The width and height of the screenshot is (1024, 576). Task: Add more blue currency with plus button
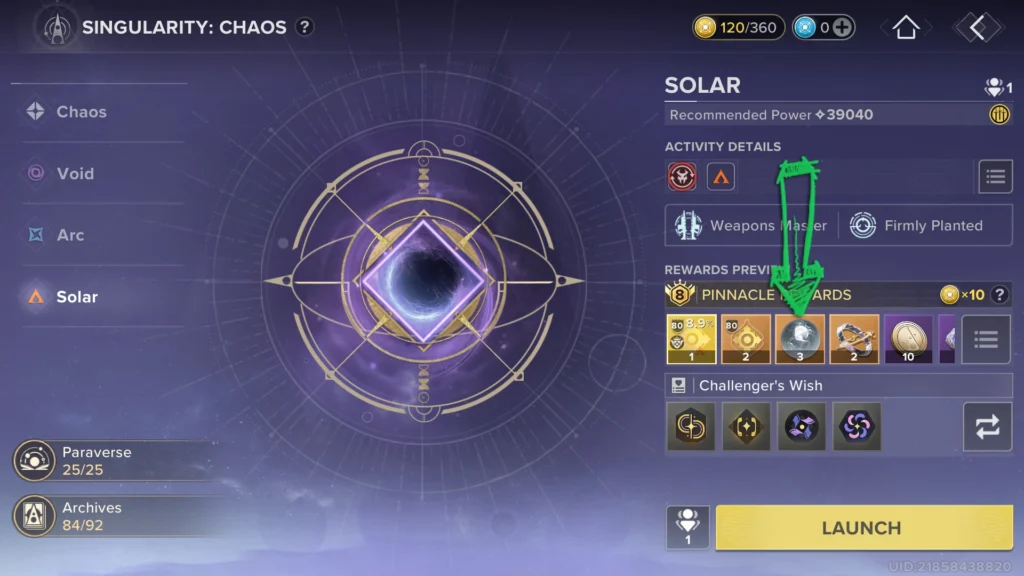843,28
